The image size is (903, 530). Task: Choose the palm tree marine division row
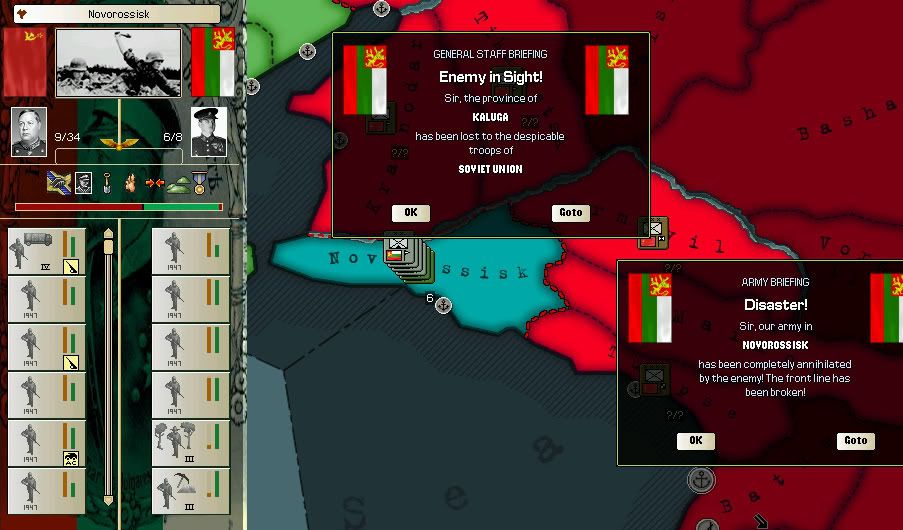click(x=190, y=443)
